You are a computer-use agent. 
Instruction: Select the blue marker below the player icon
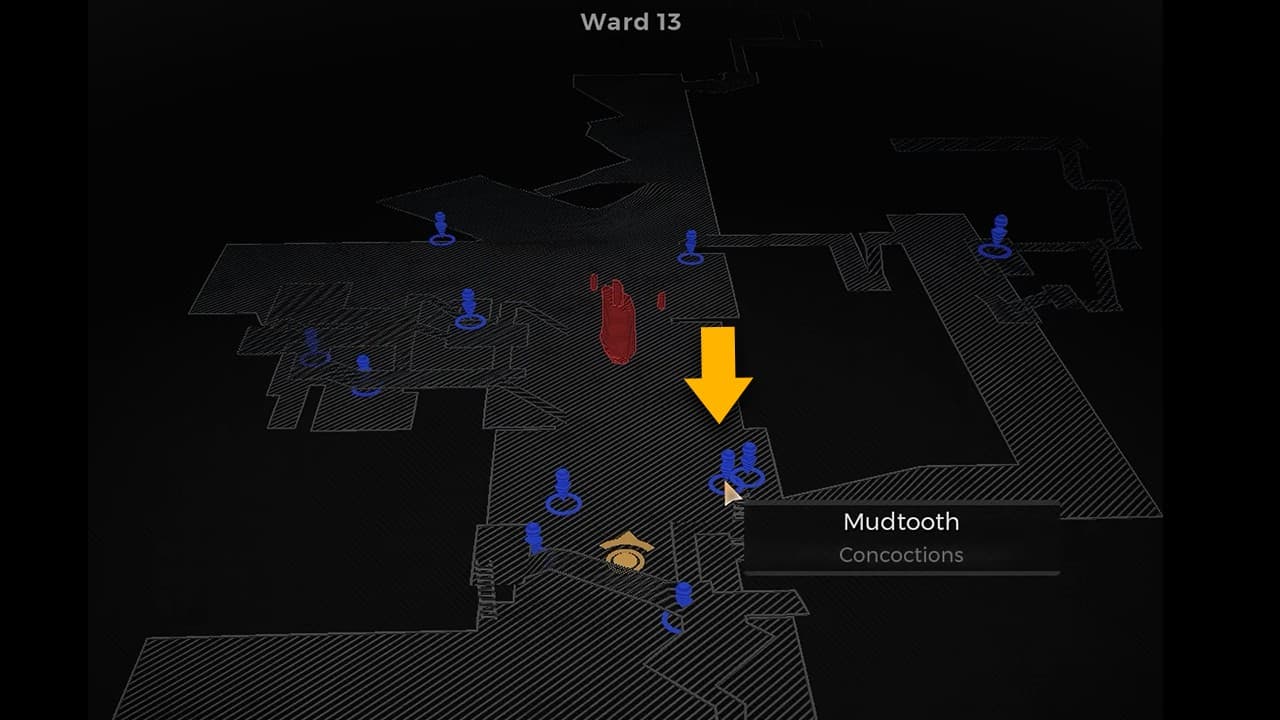pos(683,595)
